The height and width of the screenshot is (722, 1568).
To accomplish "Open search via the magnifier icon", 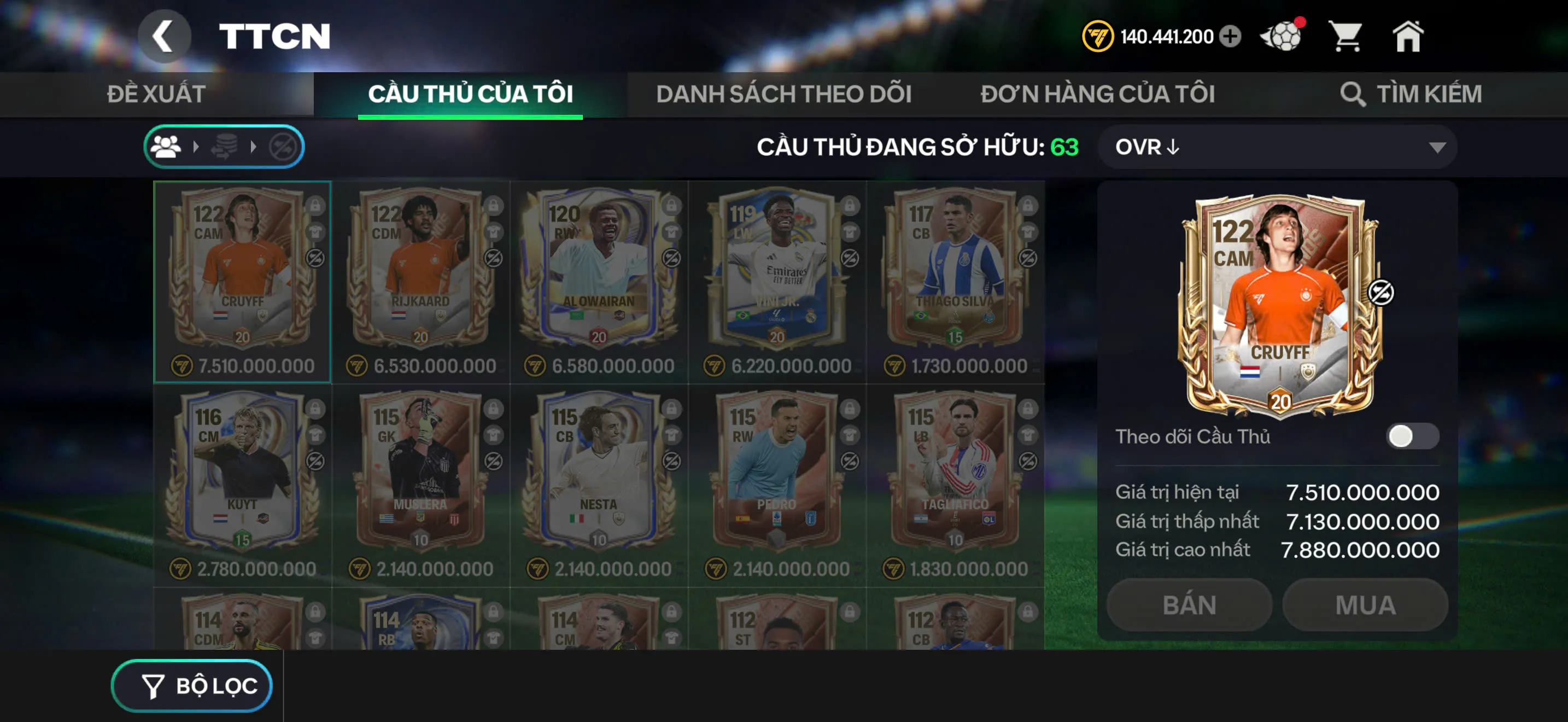I will point(1354,93).
